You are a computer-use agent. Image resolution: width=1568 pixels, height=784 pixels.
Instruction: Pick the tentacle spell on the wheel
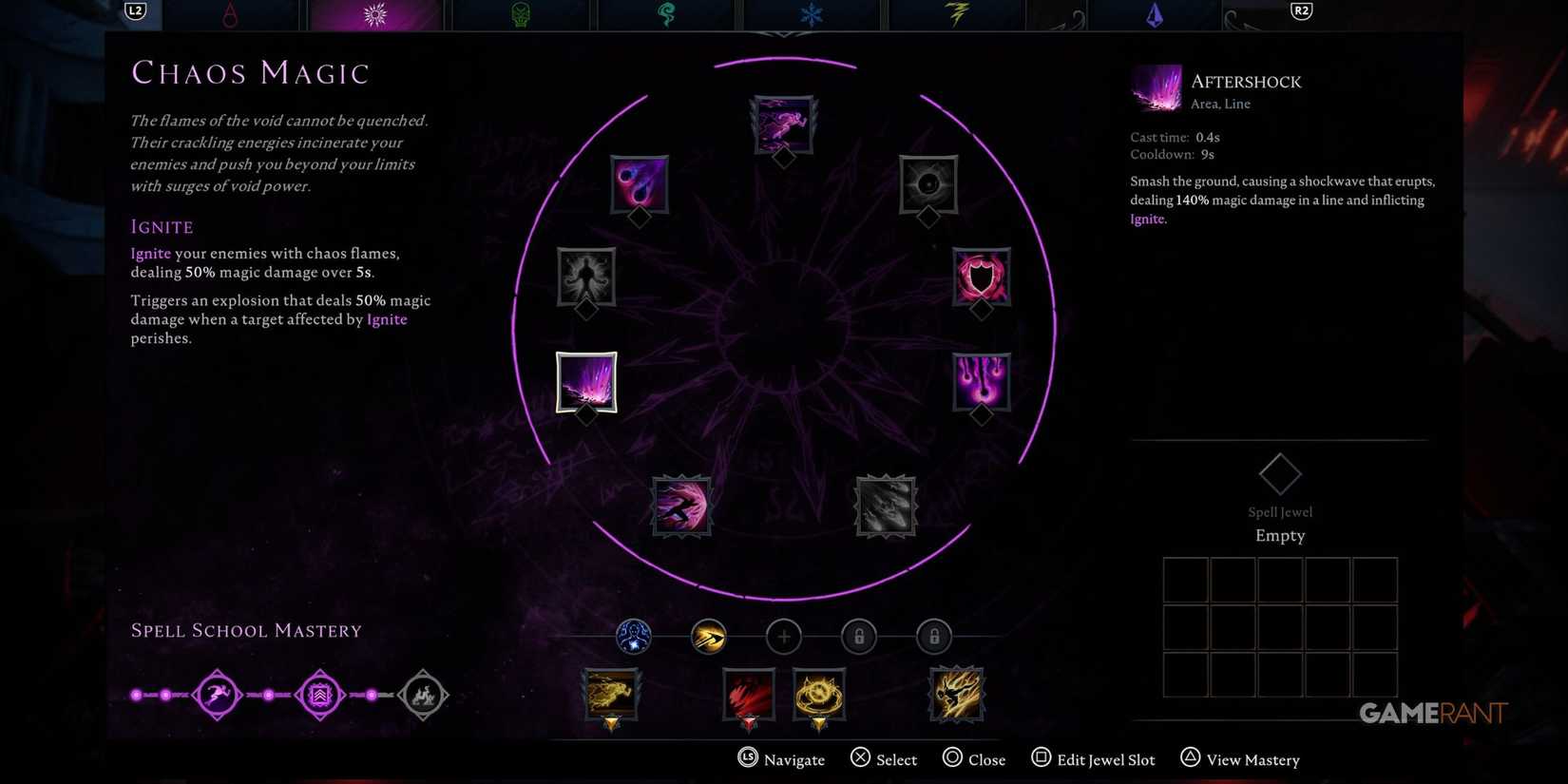585,278
